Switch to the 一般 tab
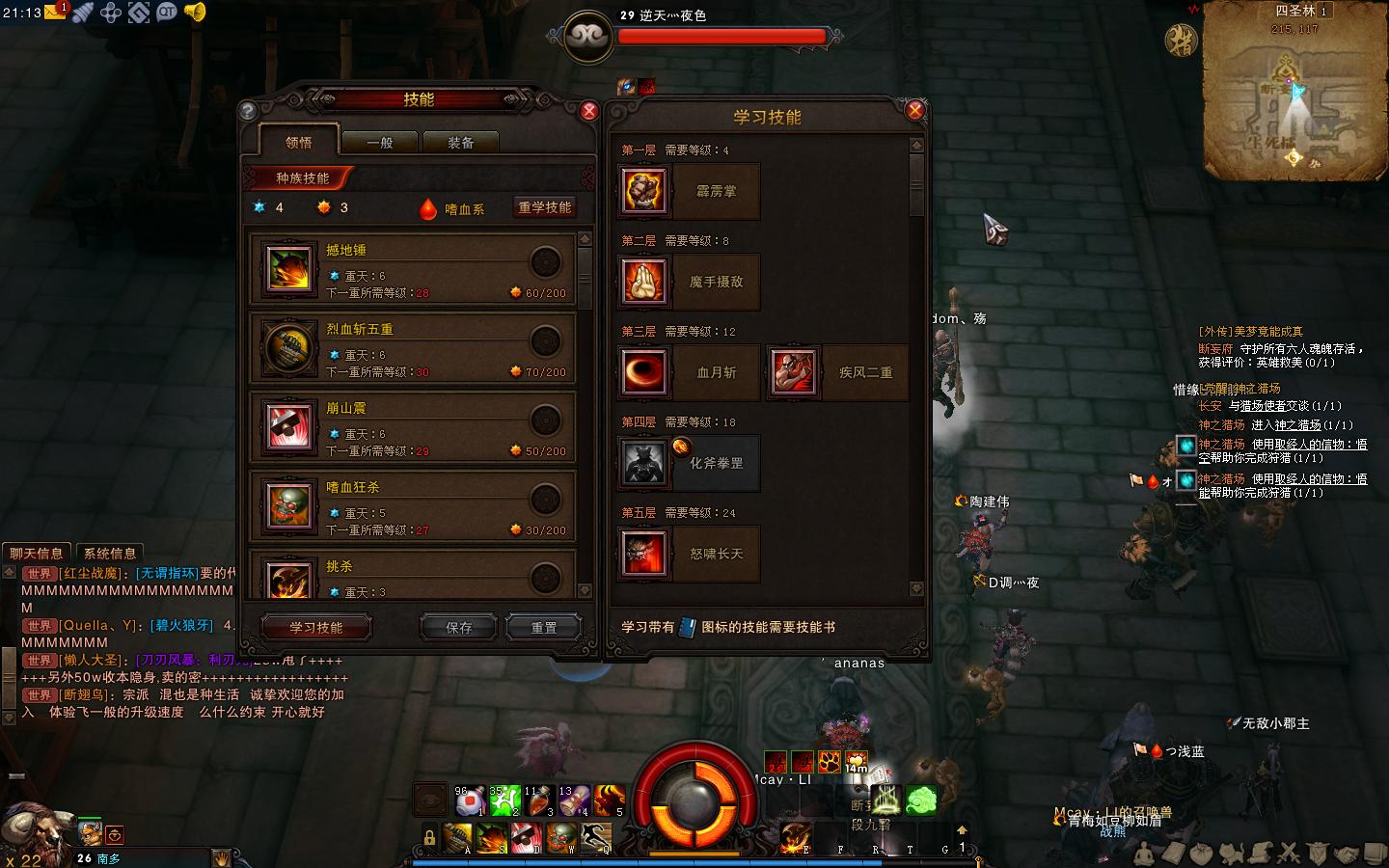This screenshot has width=1389, height=868. click(x=380, y=143)
